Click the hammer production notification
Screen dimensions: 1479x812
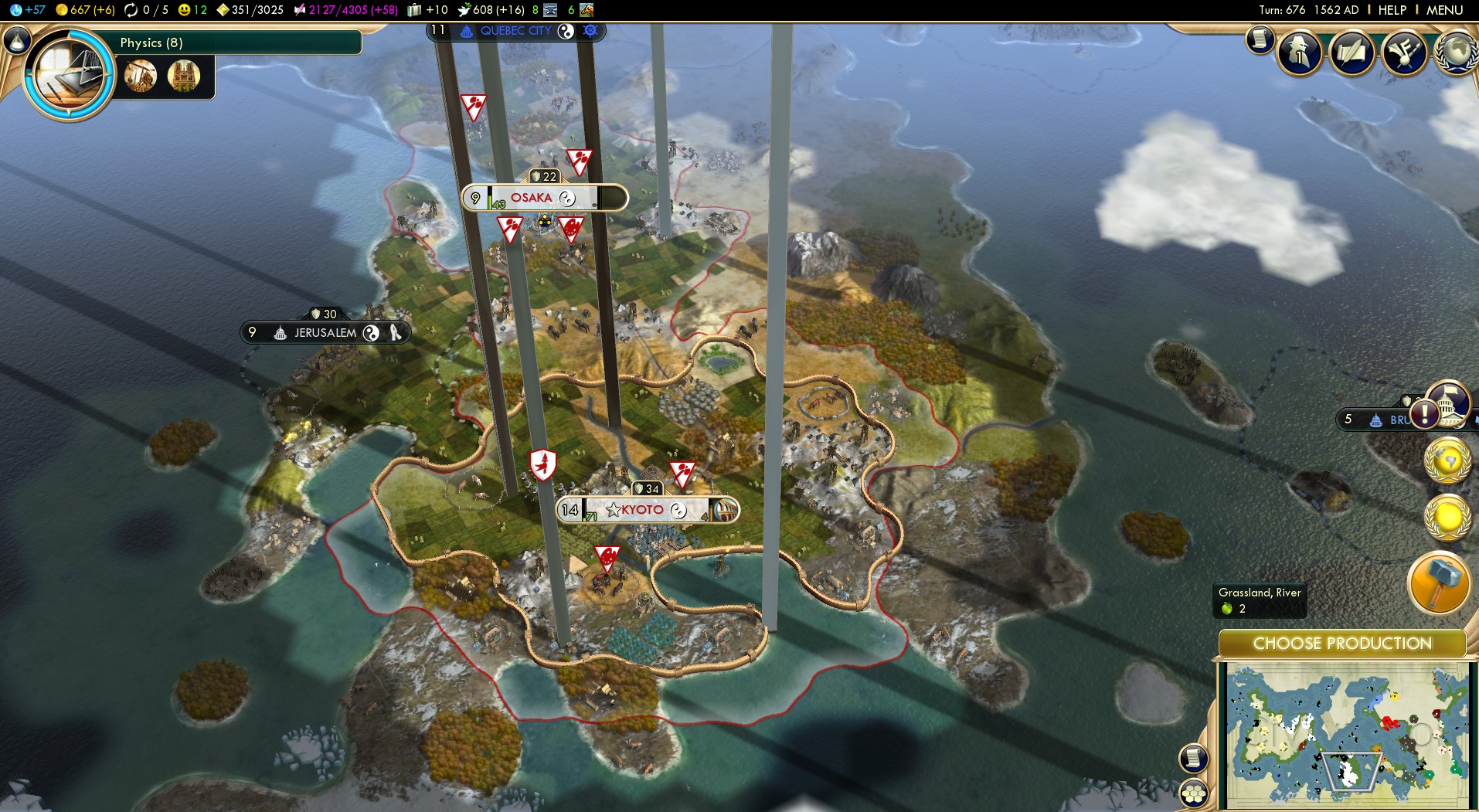point(1438,583)
